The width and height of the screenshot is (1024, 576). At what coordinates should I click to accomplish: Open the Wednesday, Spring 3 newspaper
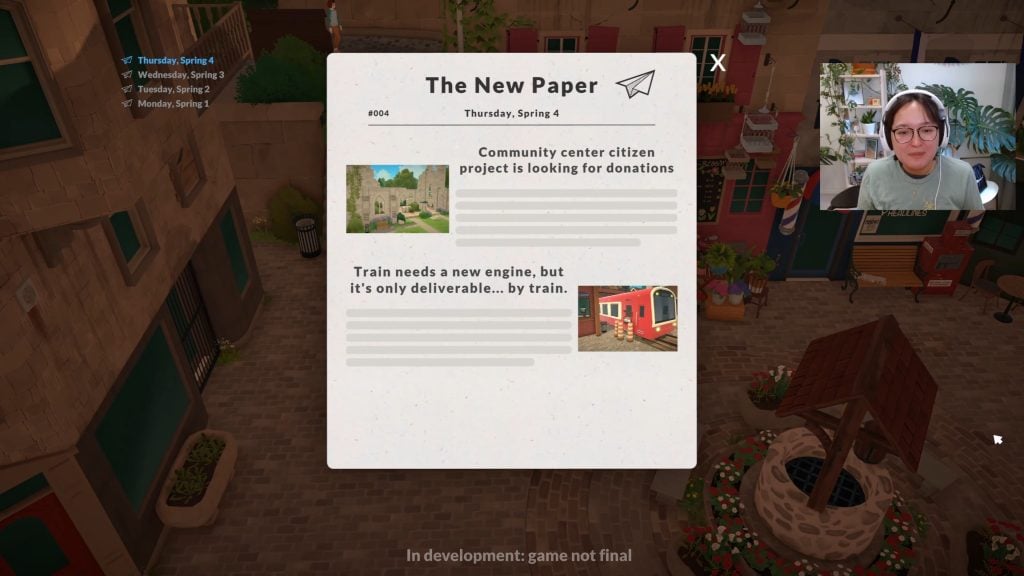pos(180,75)
